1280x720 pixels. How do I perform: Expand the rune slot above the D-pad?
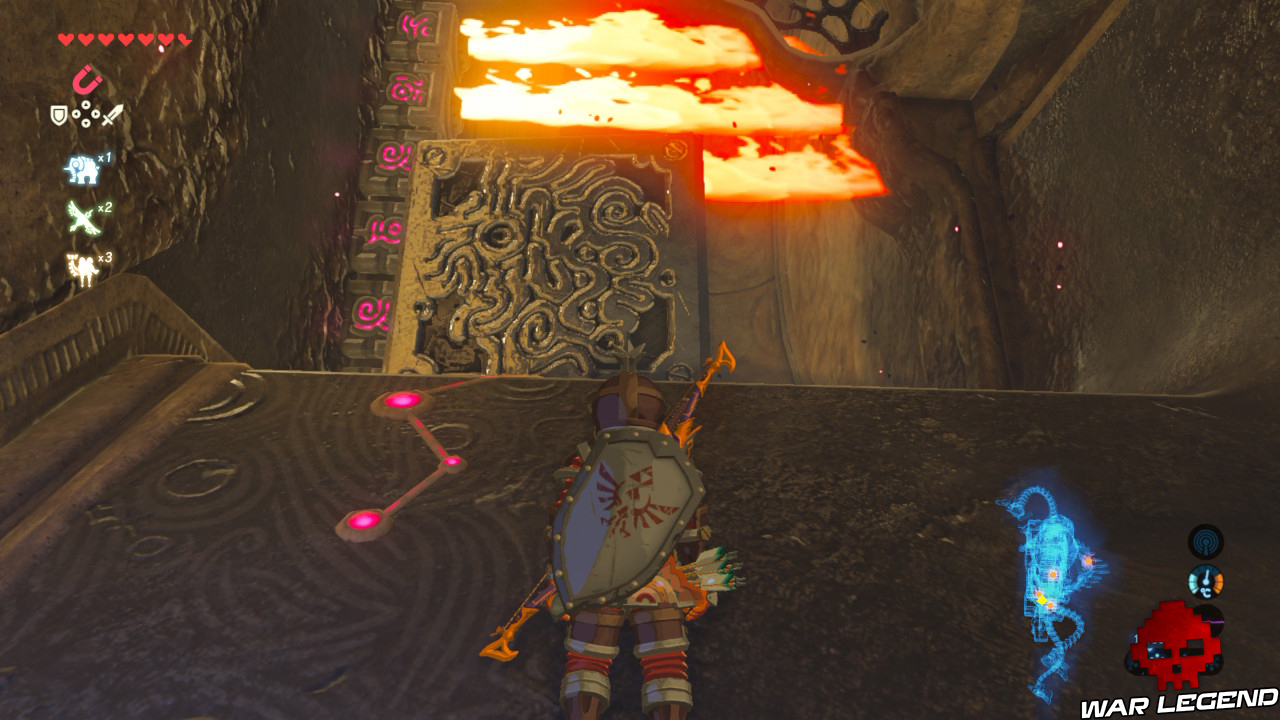(87, 78)
